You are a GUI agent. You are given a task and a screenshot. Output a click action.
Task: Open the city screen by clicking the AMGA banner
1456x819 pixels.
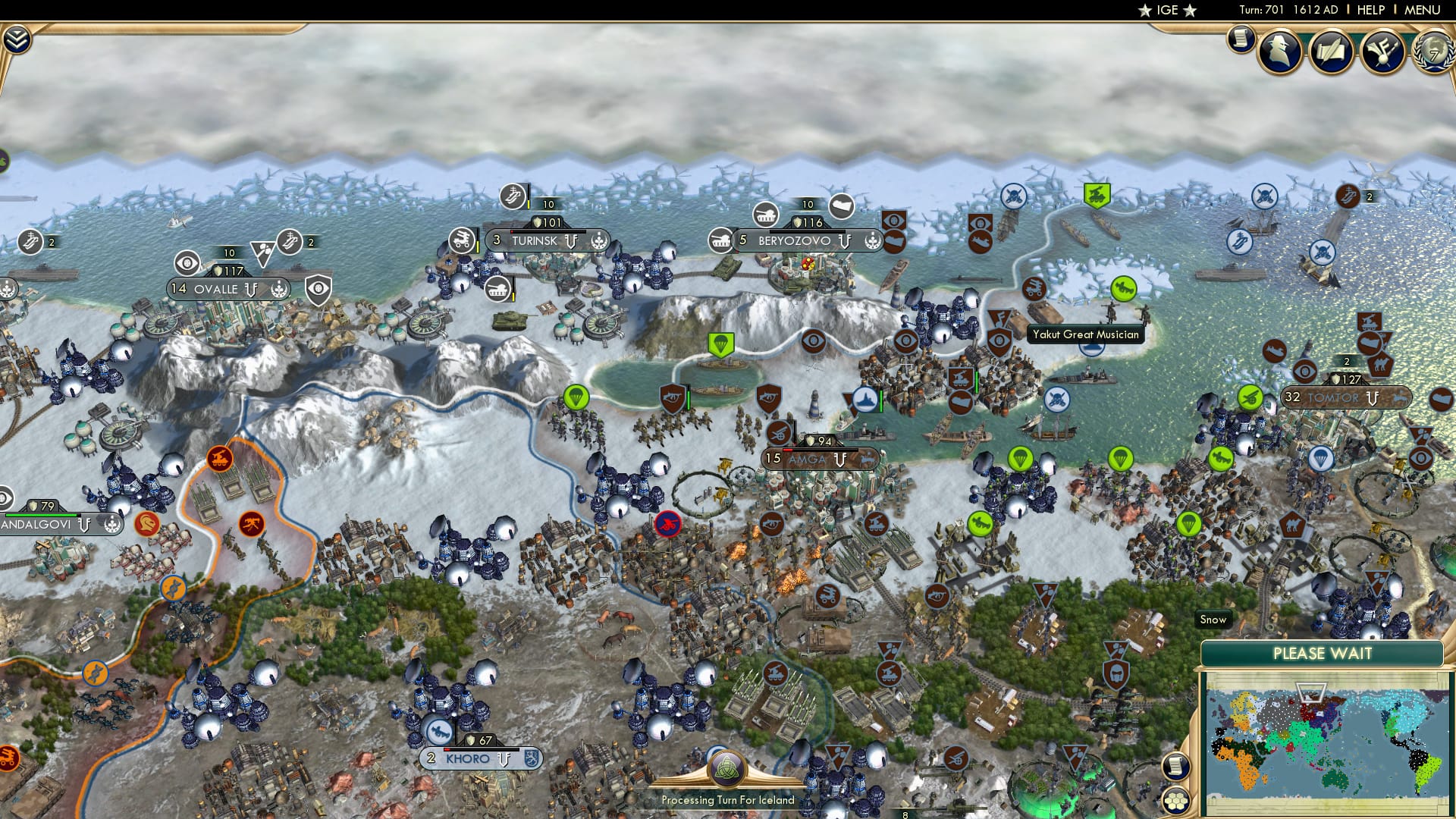[x=808, y=460]
